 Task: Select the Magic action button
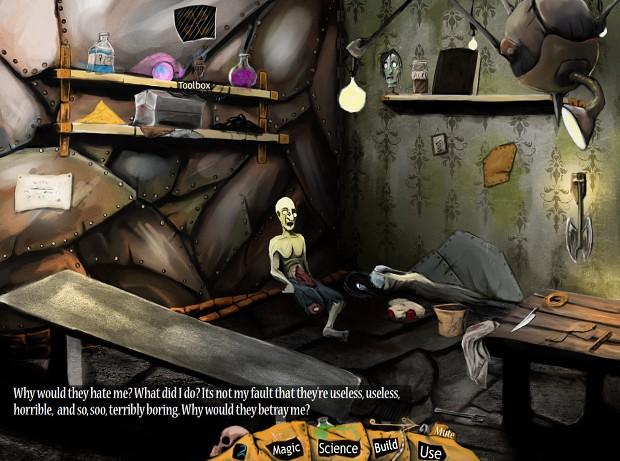click(x=286, y=449)
